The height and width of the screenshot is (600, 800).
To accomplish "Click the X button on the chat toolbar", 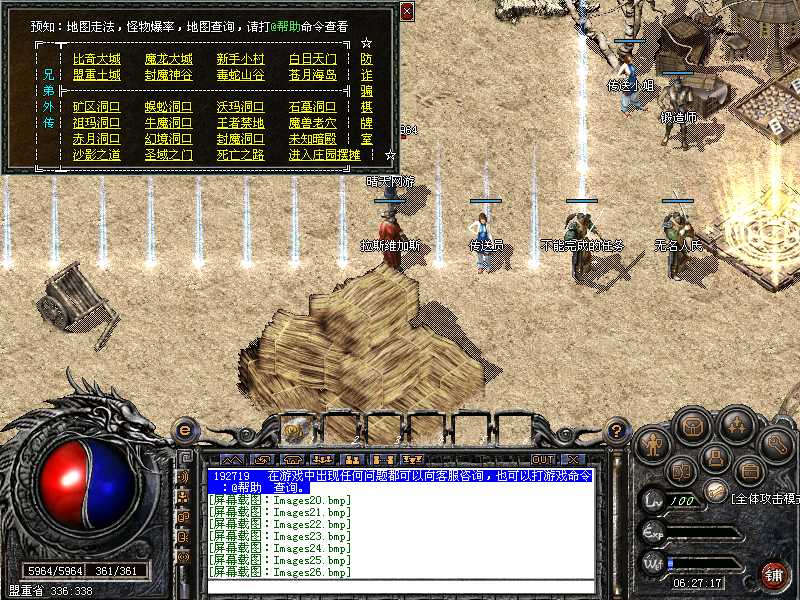I will pos(573,459).
